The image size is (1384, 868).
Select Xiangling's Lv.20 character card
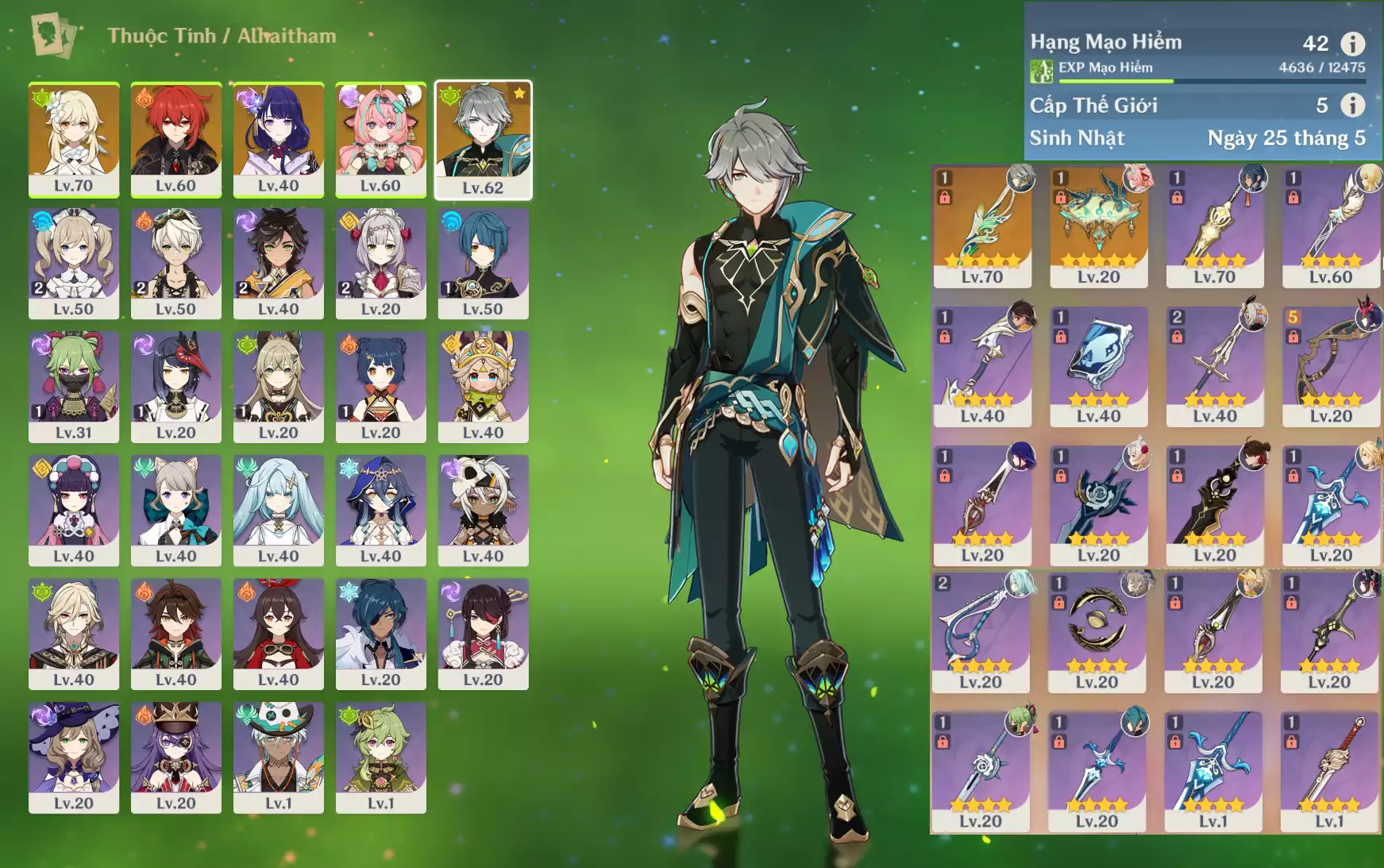click(x=380, y=387)
